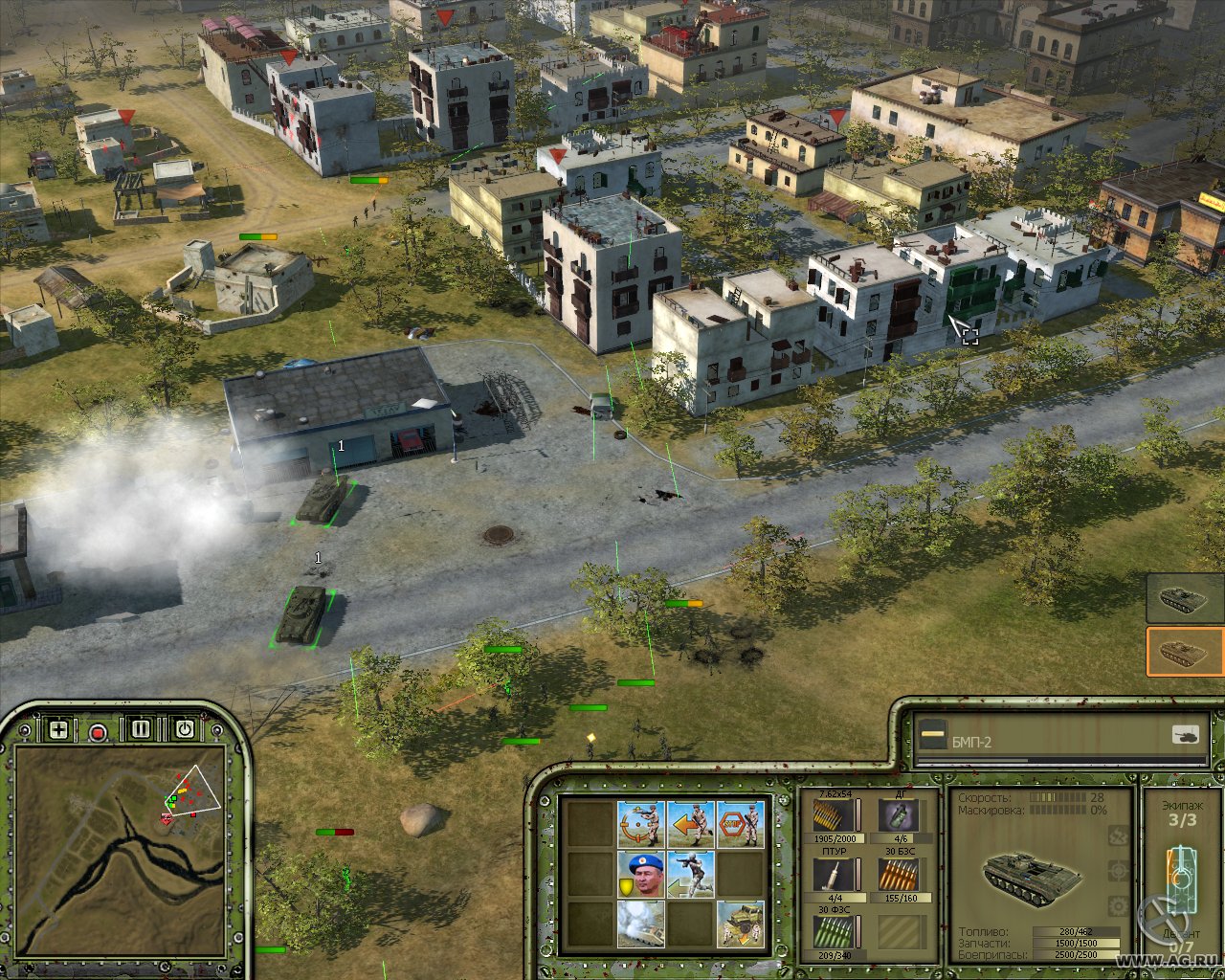The width and height of the screenshot is (1225, 980).
Task: Activate the attack target command icon
Action: click(640, 823)
